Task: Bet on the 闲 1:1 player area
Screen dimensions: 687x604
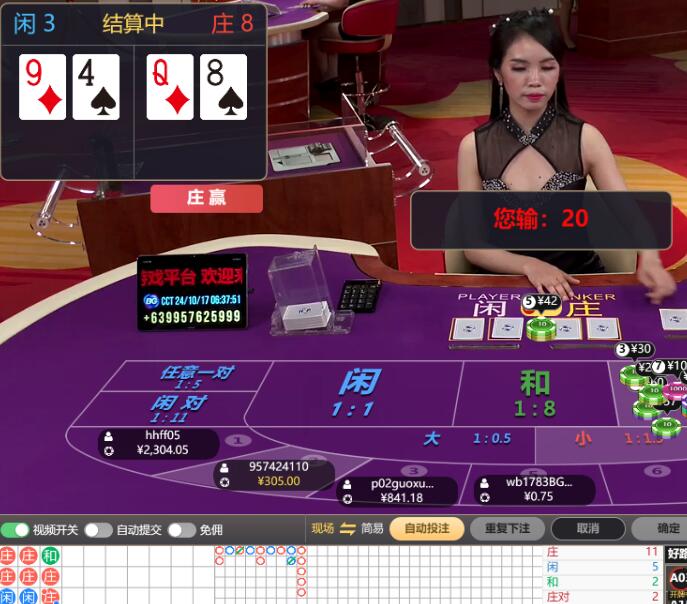Action: pyautogui.click(x=357, y=393)
